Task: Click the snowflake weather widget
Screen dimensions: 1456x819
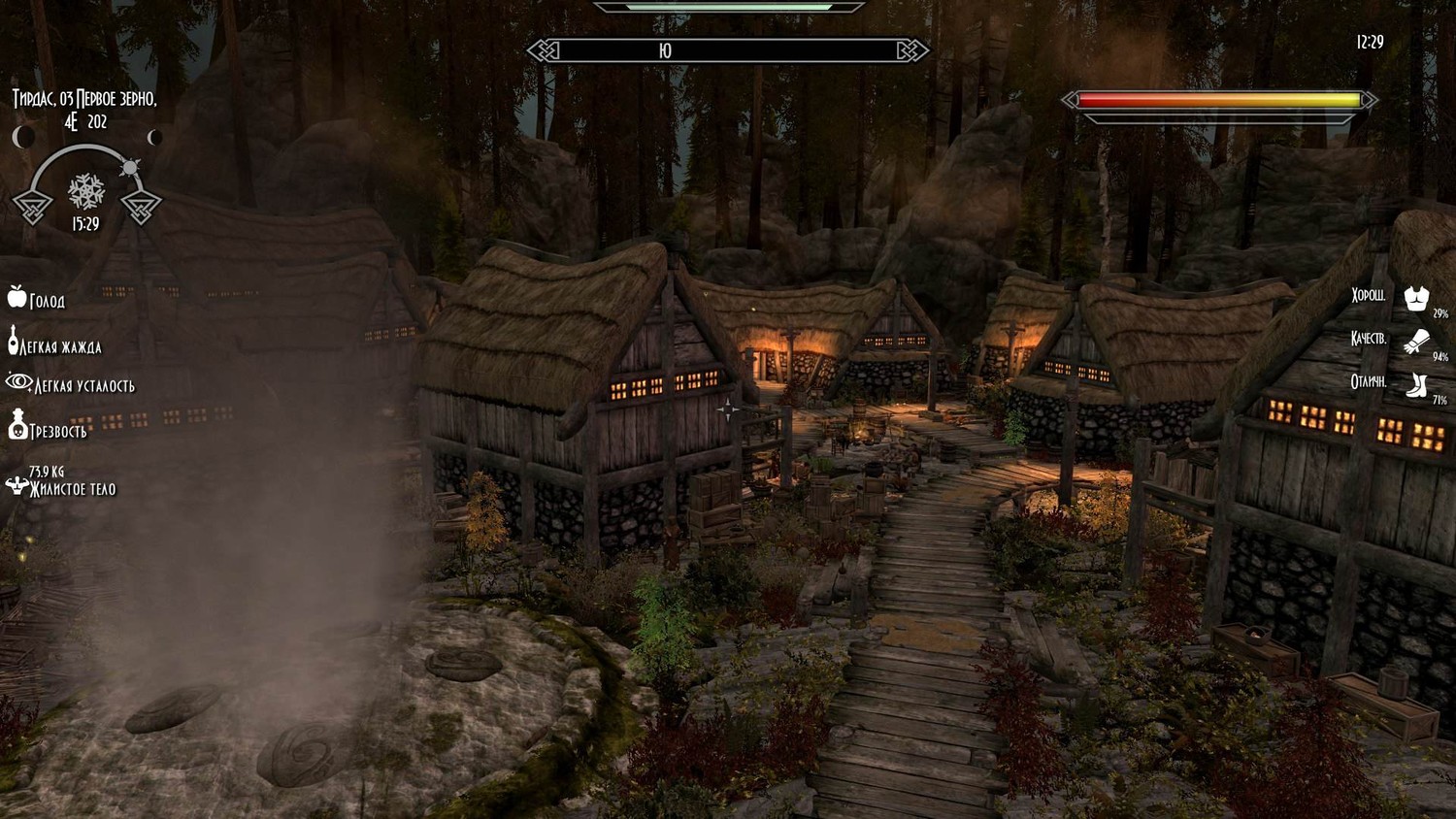Action: (86, 191)
